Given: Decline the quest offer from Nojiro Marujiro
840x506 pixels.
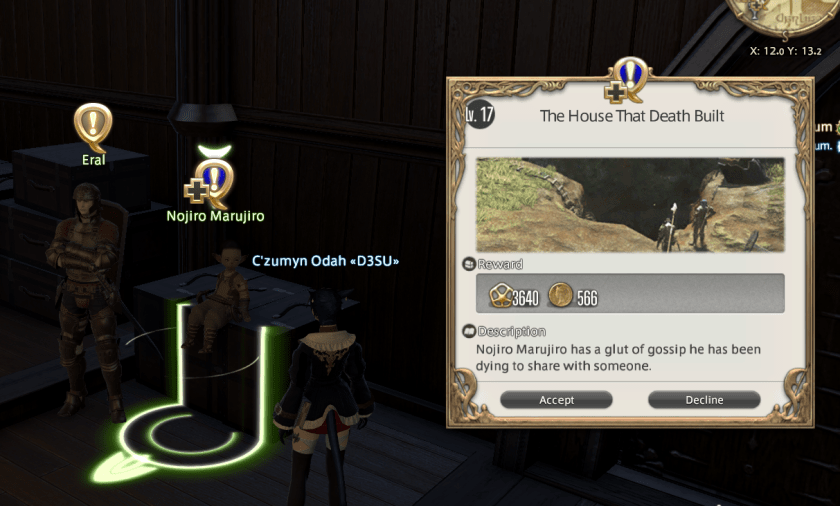Looking at the screenshot, I should (704, 400).
